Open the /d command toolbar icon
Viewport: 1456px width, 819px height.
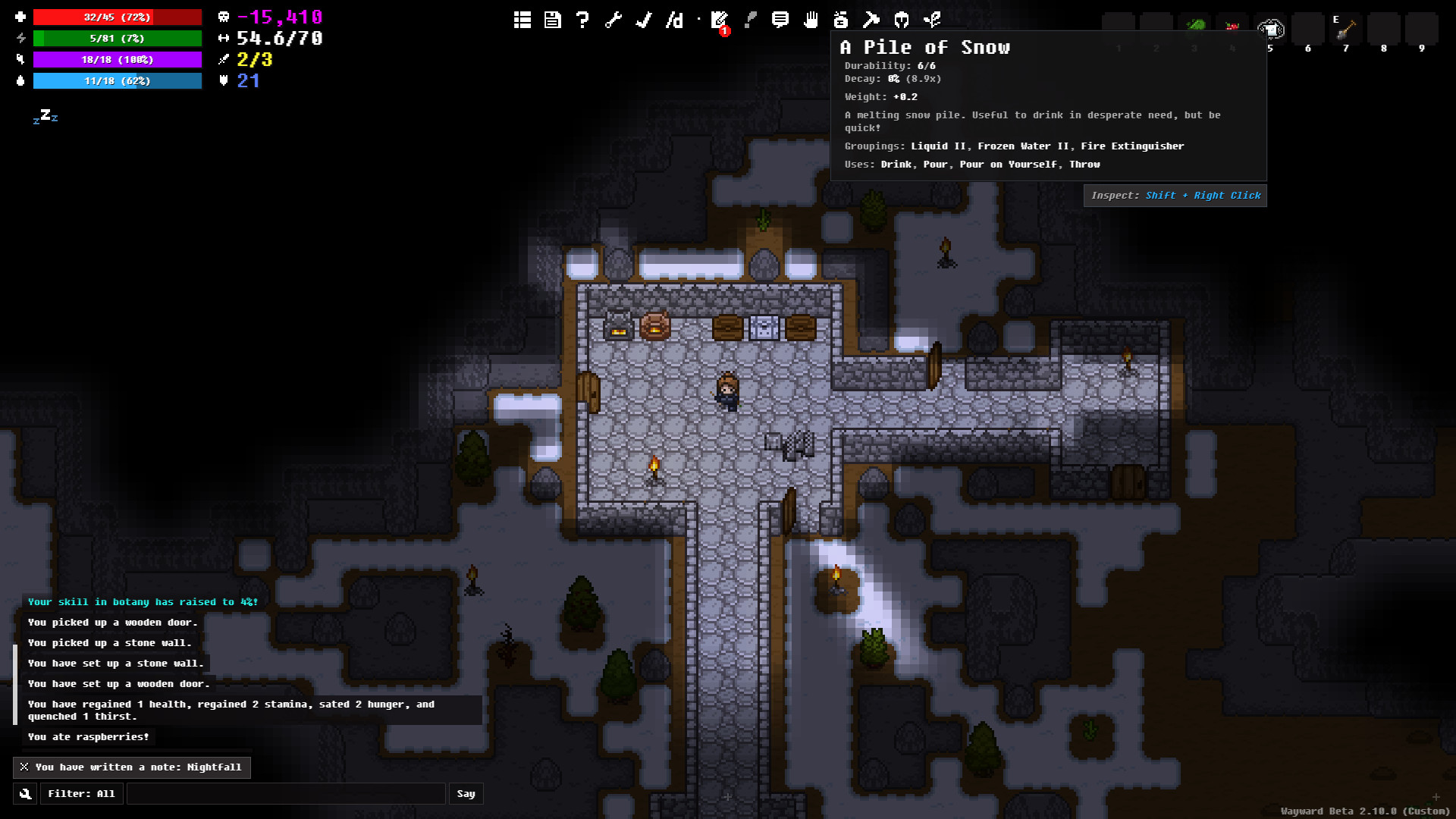point(674,20)
